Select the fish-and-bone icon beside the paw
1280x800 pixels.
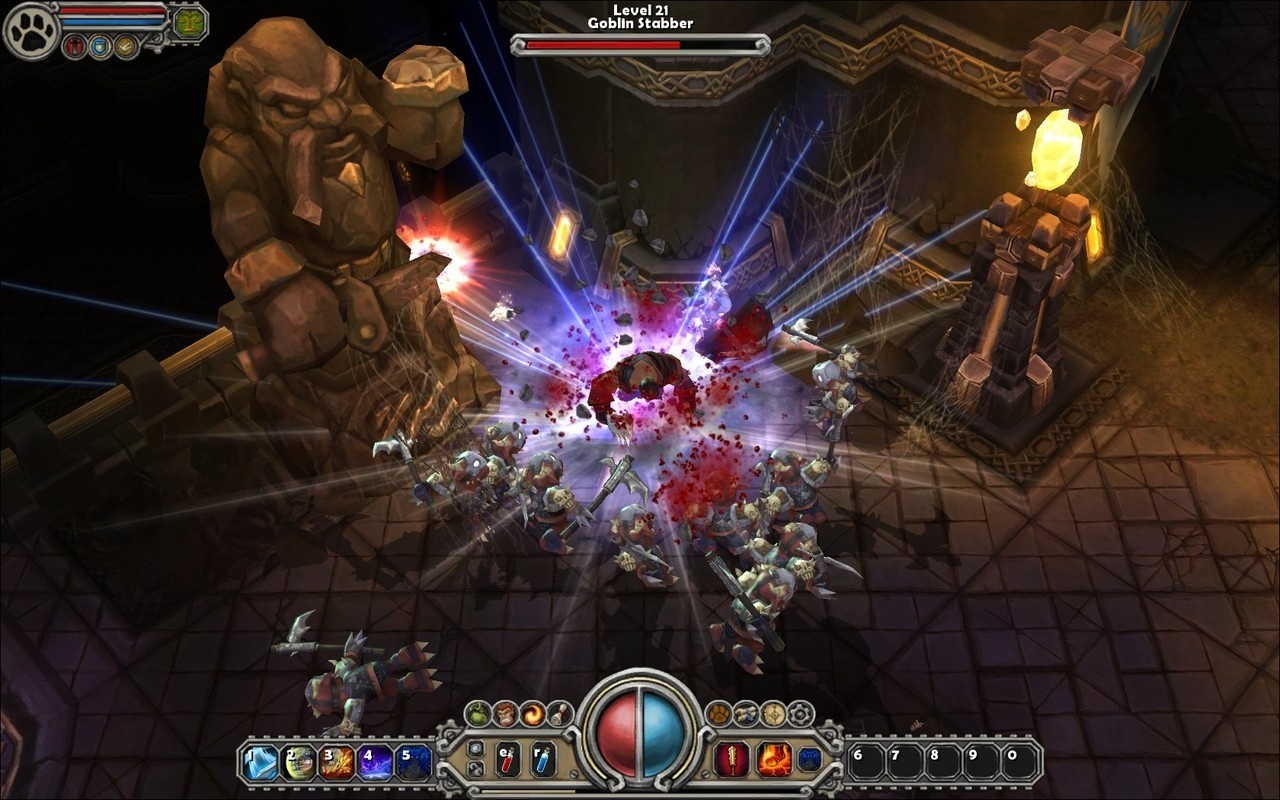click(x=748, y=713)
